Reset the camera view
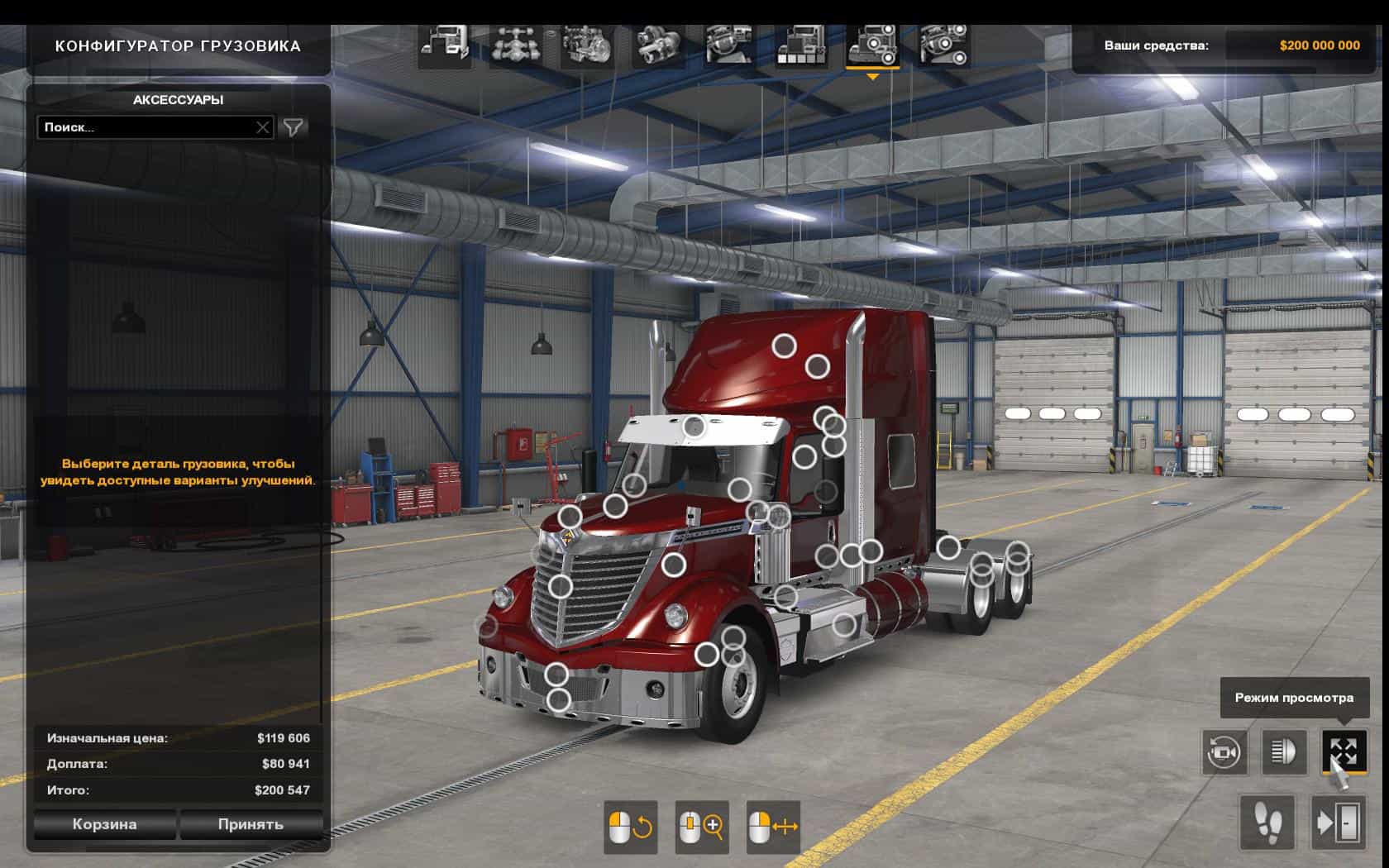Viewport: 1389px width, 868px height. tap(1224, 752)
